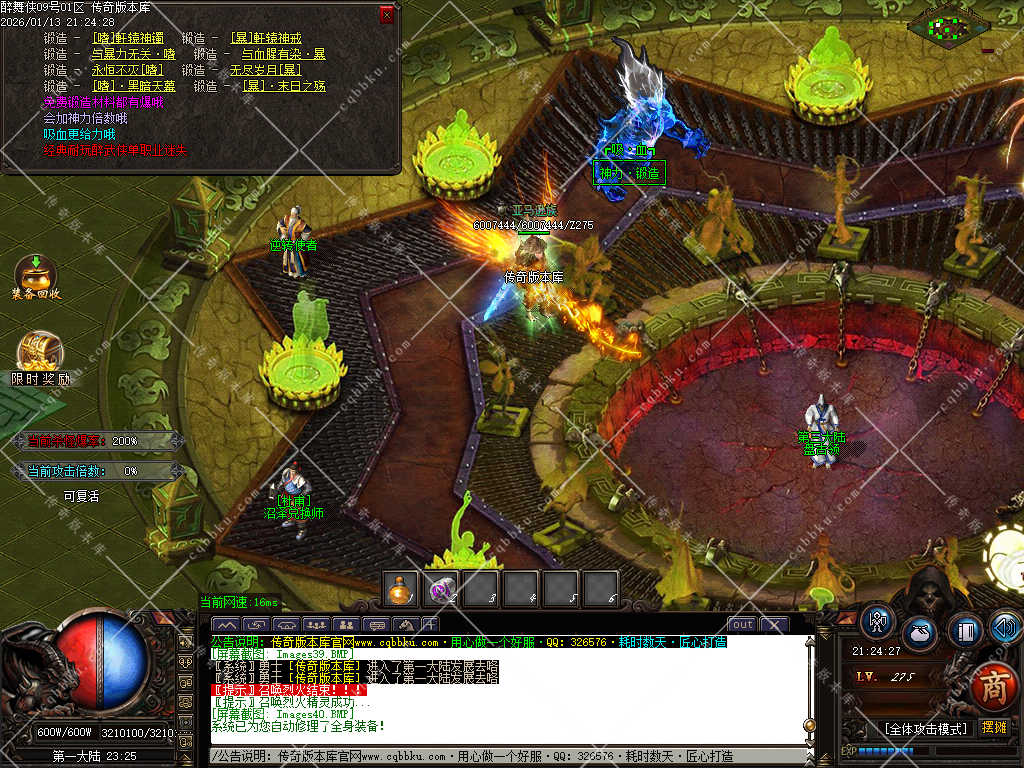Click the chat panel's out button
Image resolution: width=1024 pixels, height=768 pixels.
point(742,625)
